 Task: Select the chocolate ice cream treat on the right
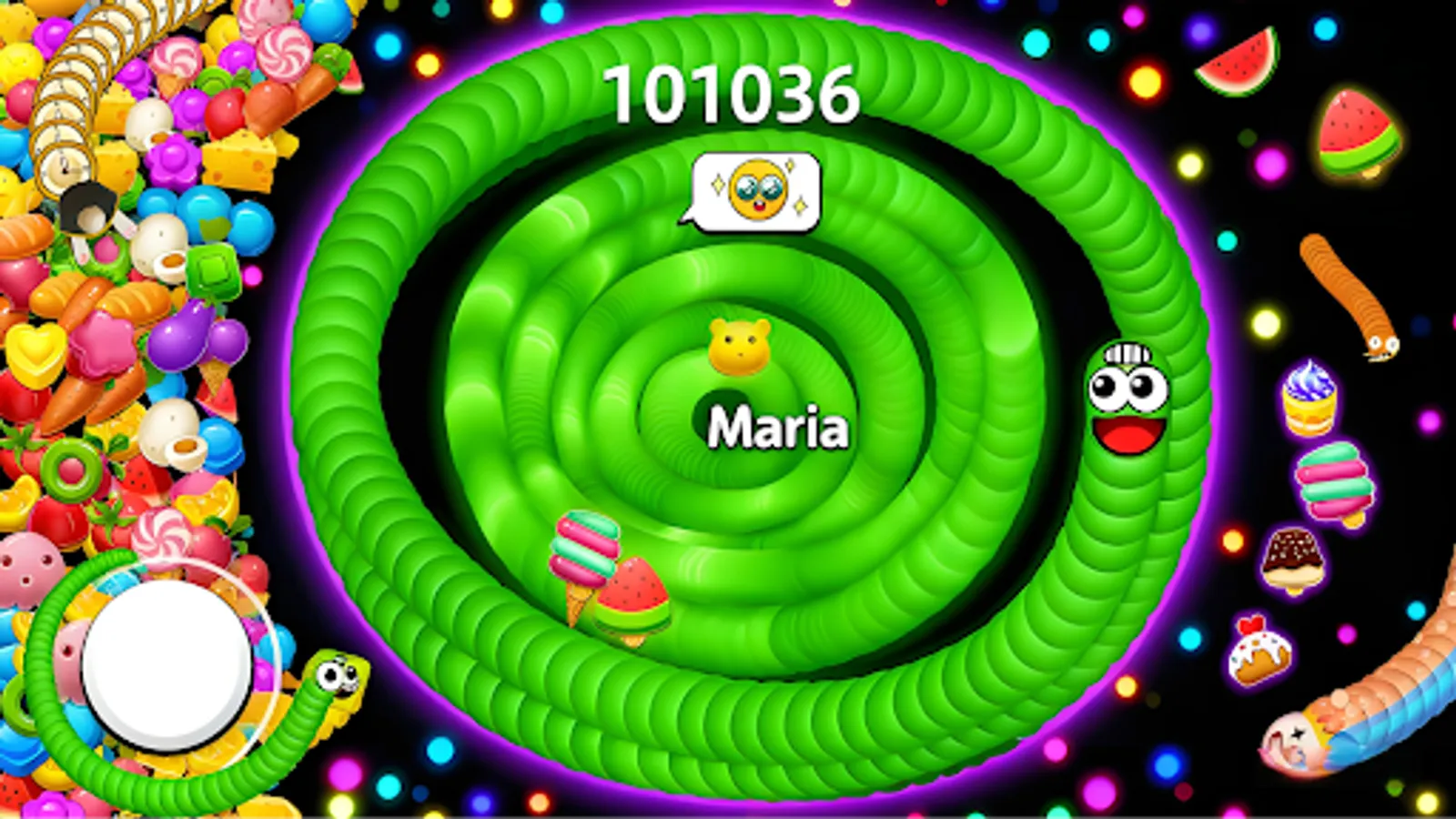(1292, 558)
